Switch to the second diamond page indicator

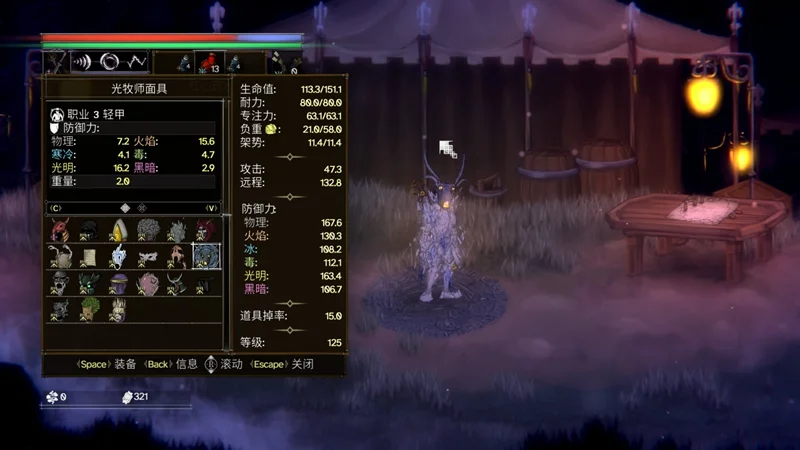coord(143,208)
